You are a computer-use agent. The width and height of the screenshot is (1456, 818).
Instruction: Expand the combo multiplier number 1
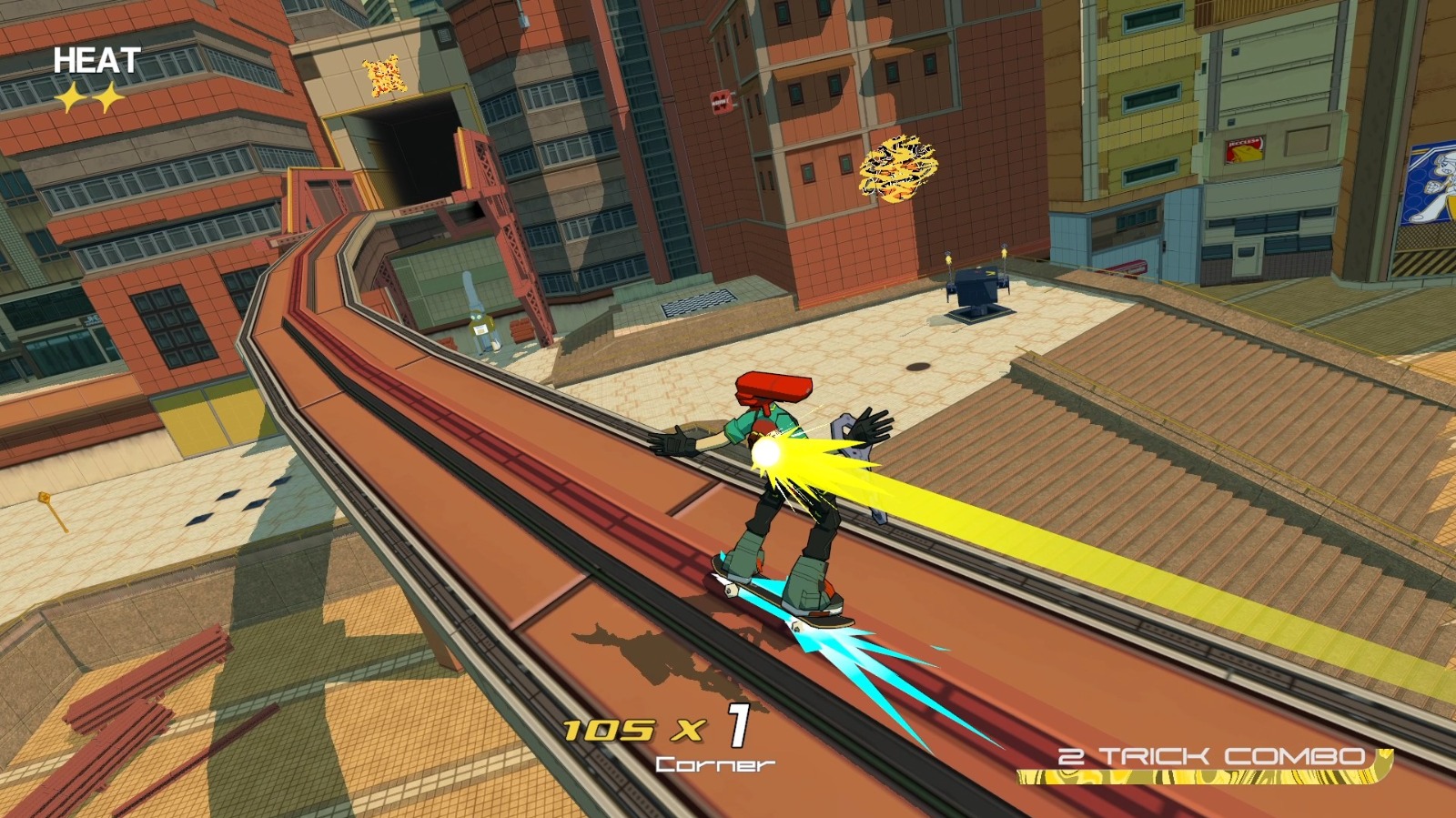(x=737, y=726)
